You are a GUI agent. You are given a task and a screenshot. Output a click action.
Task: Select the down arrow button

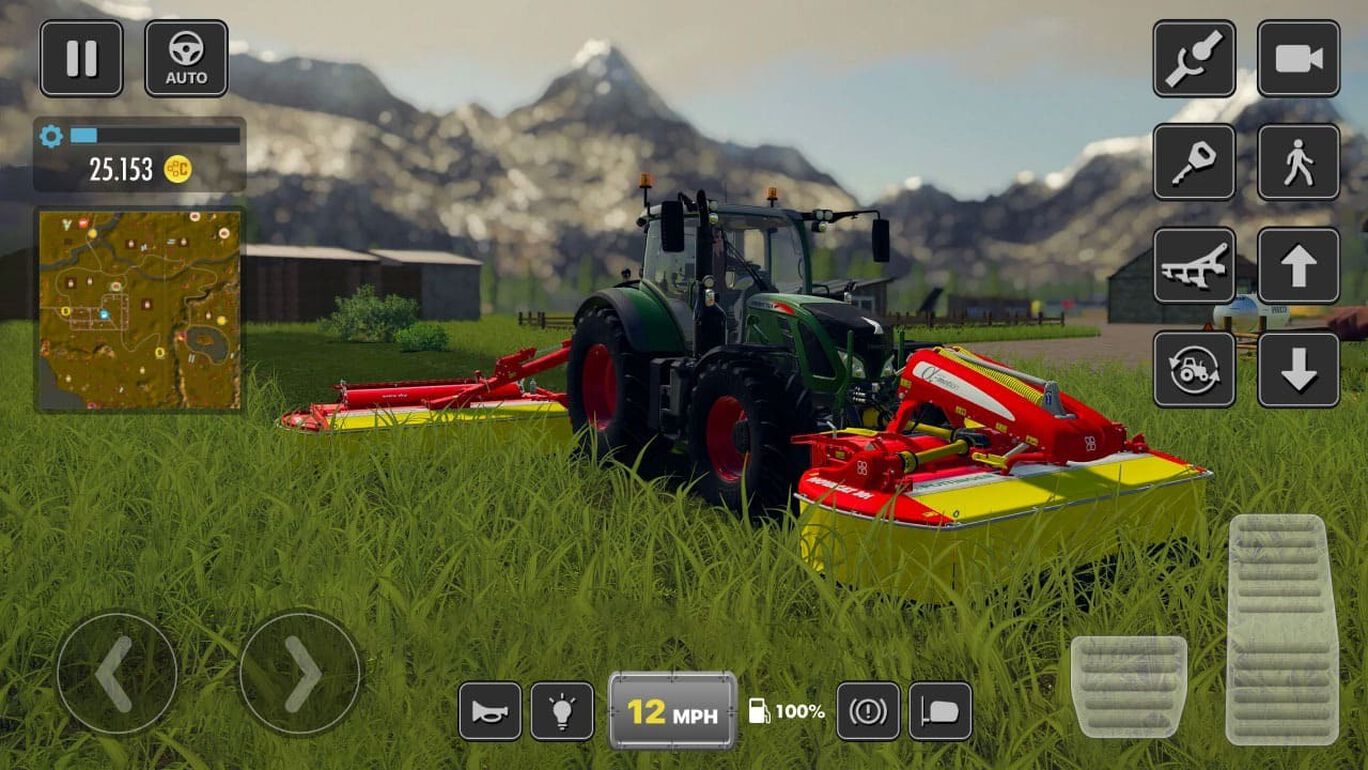click(1298, 370)
